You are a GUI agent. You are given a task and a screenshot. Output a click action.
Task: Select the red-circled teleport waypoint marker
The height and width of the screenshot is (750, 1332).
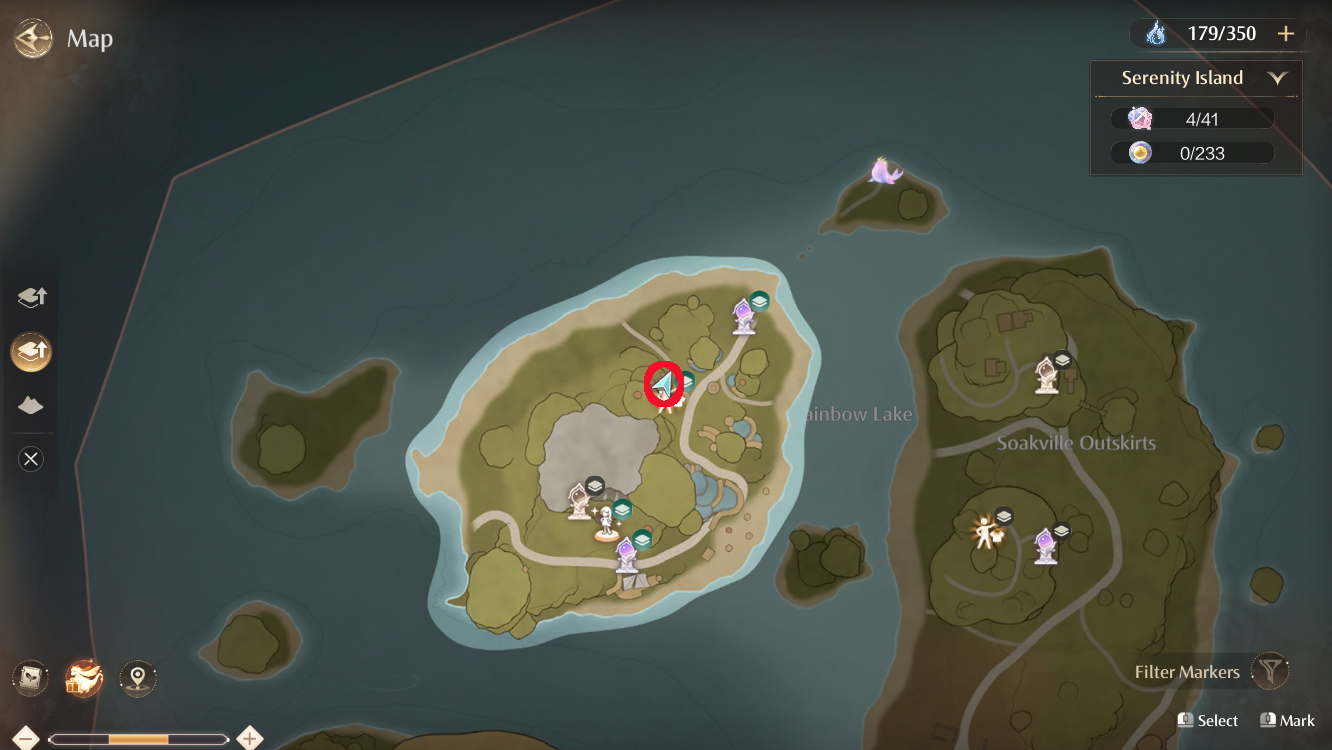pos(666,385)
